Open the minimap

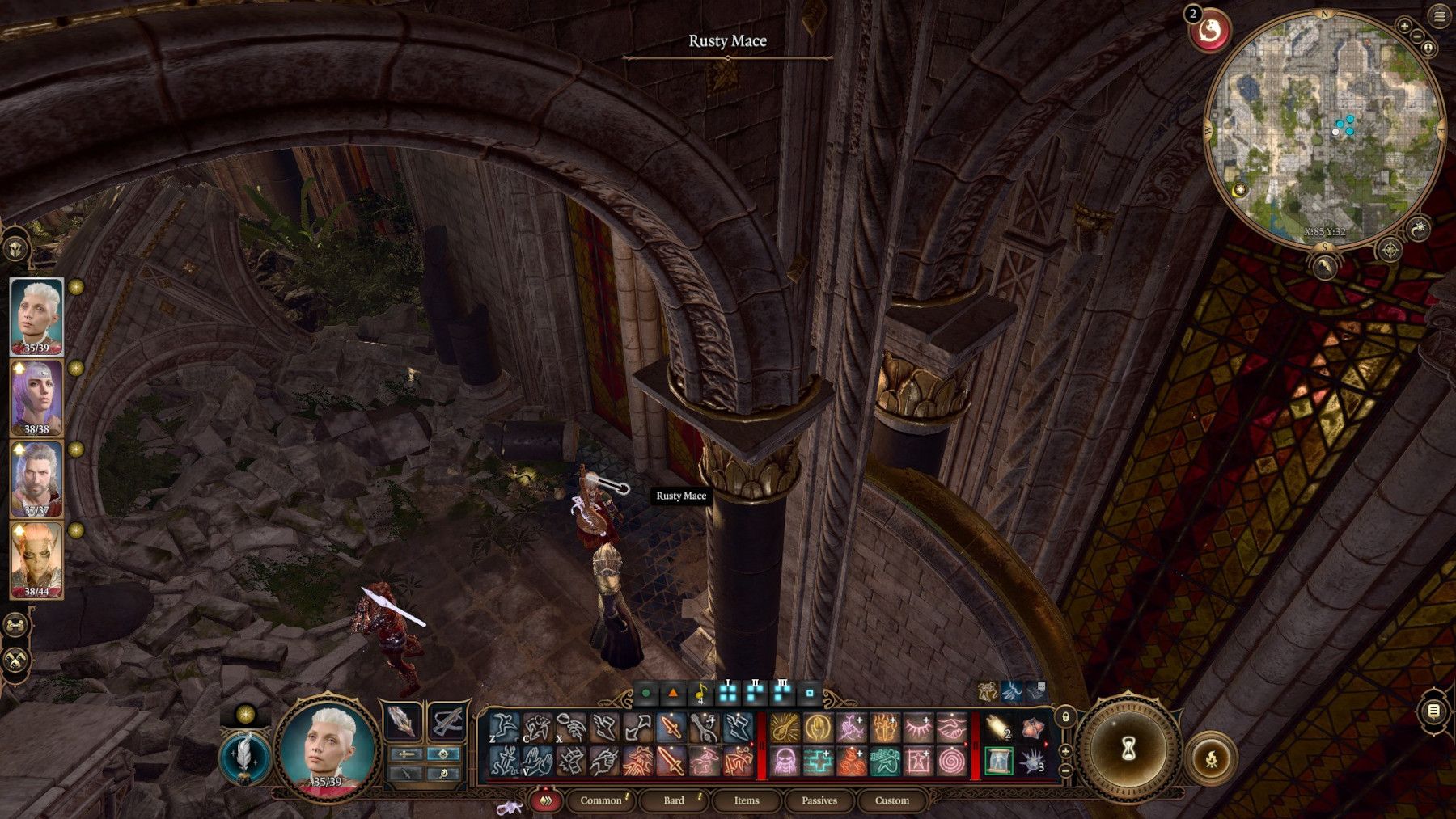click(x=1324, y=128)
